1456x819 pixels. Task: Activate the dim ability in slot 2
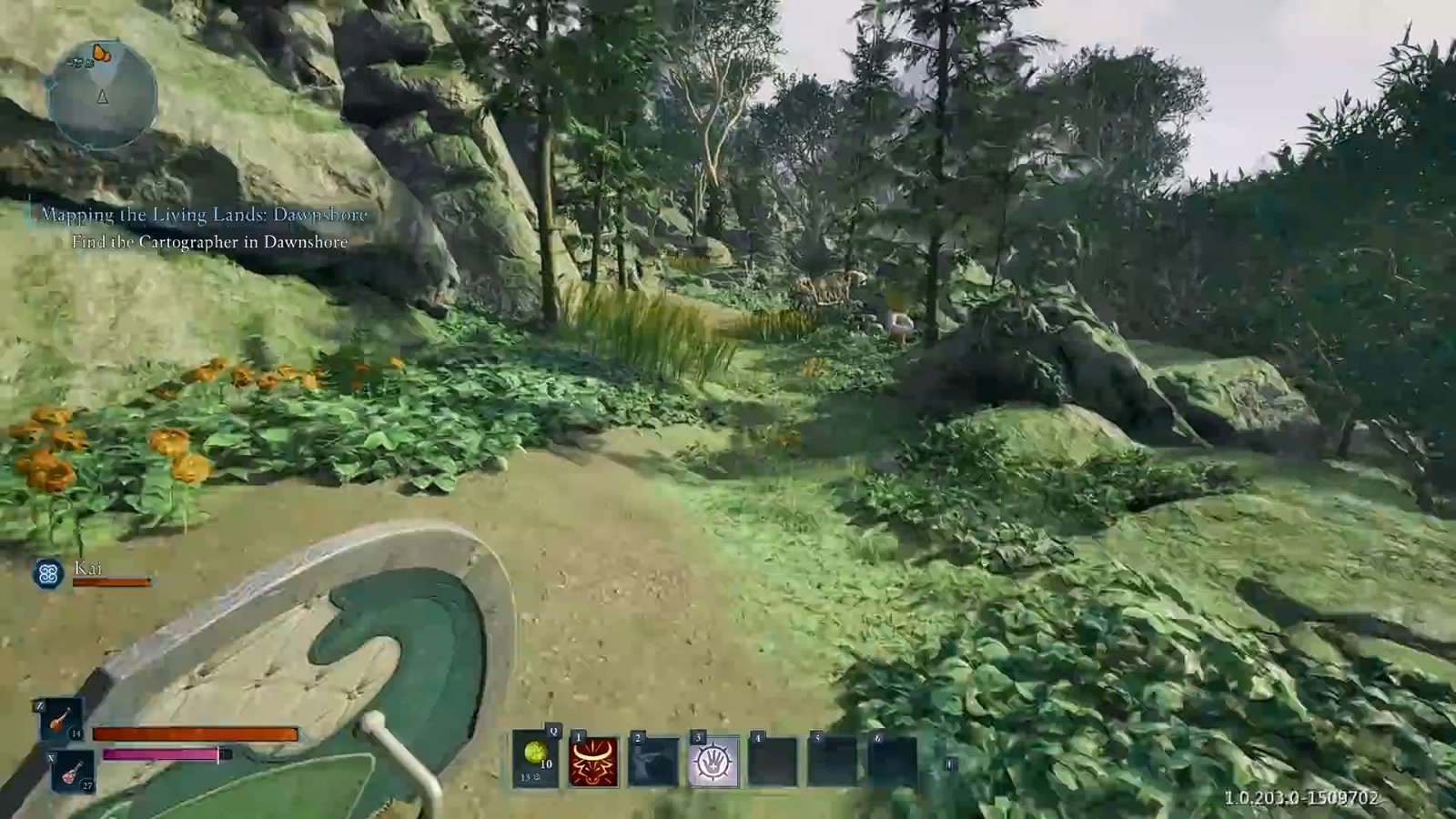(653, 761)
